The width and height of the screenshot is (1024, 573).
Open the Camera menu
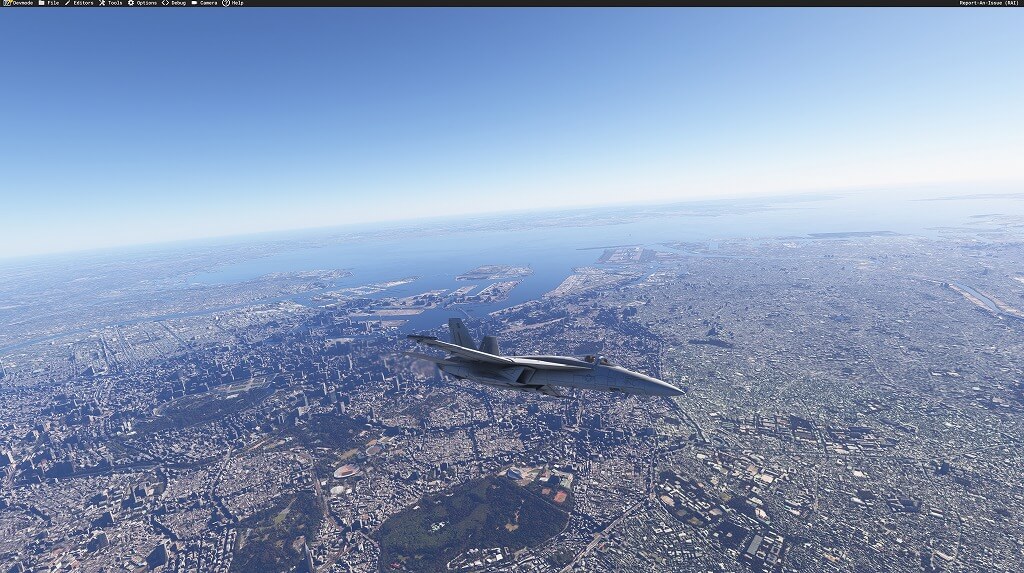point(204,3)
